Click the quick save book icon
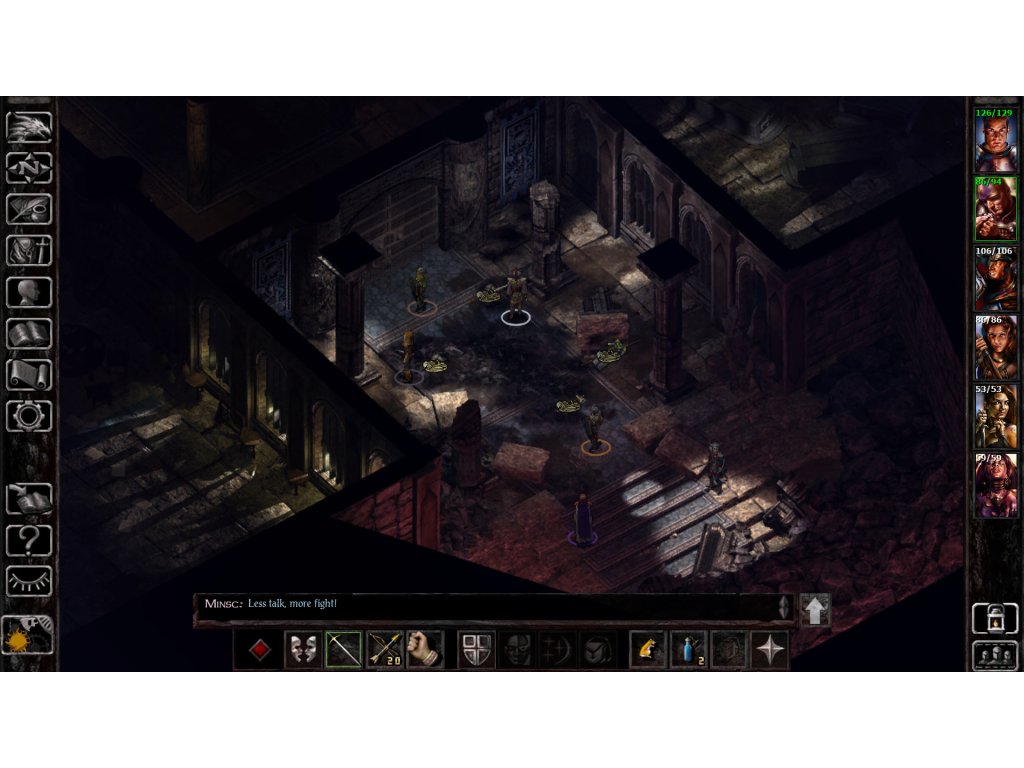This screenshot has height=768, width=1024. point(29,498)
